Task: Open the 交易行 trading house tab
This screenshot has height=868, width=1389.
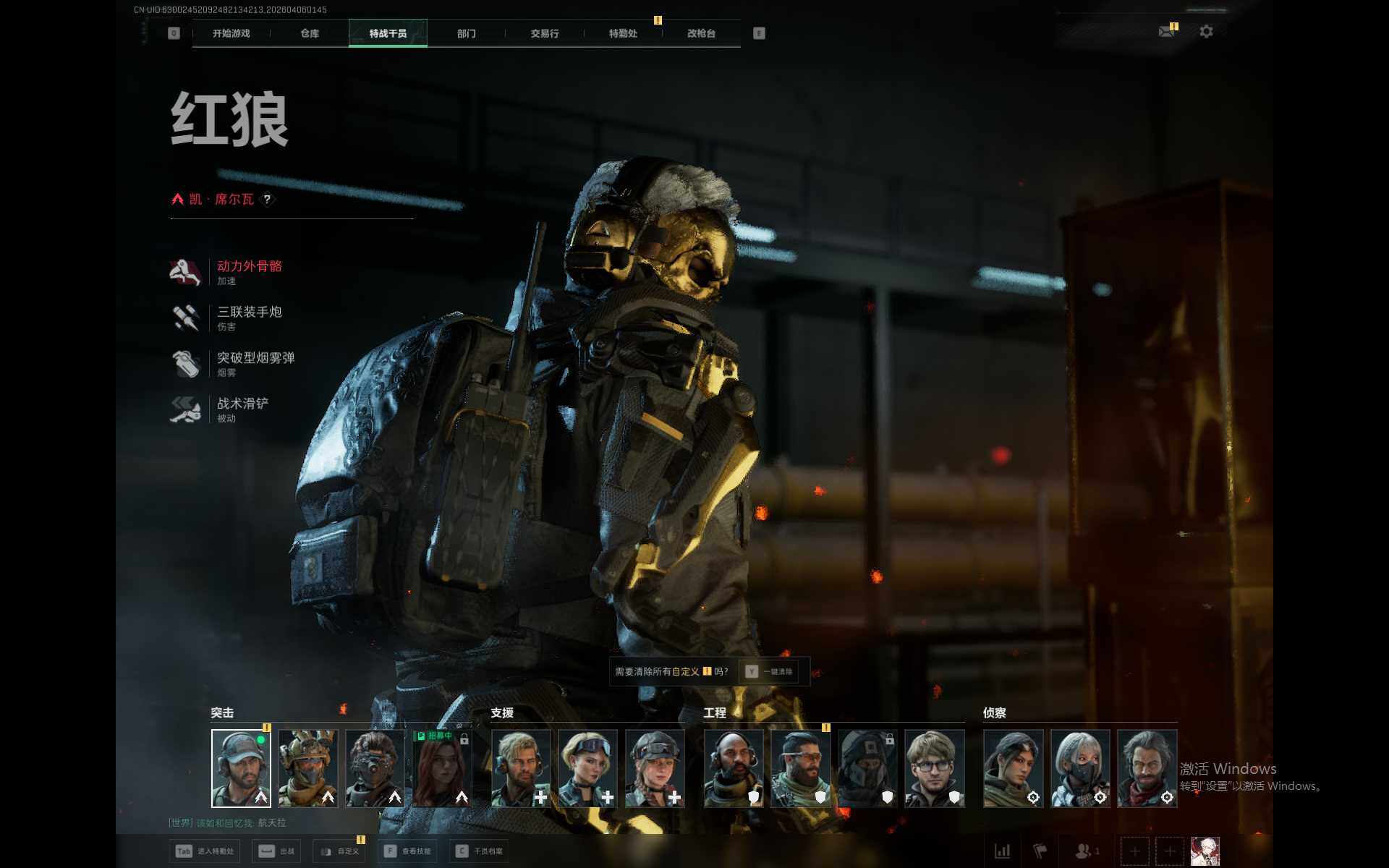Action: (x=544, y=33)
